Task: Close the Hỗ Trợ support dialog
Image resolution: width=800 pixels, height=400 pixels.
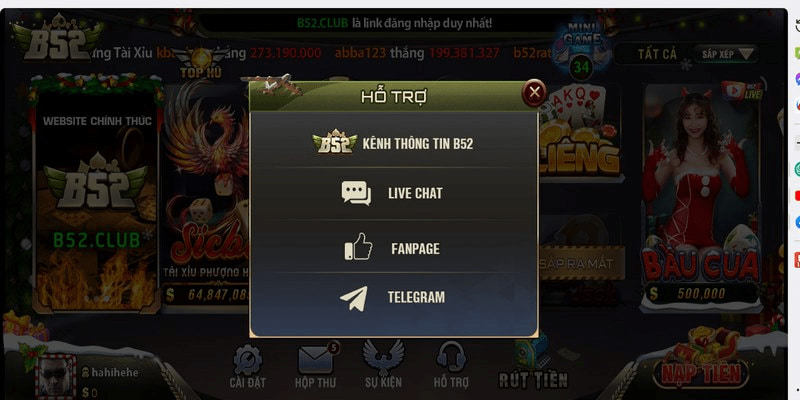Action: 535,94
